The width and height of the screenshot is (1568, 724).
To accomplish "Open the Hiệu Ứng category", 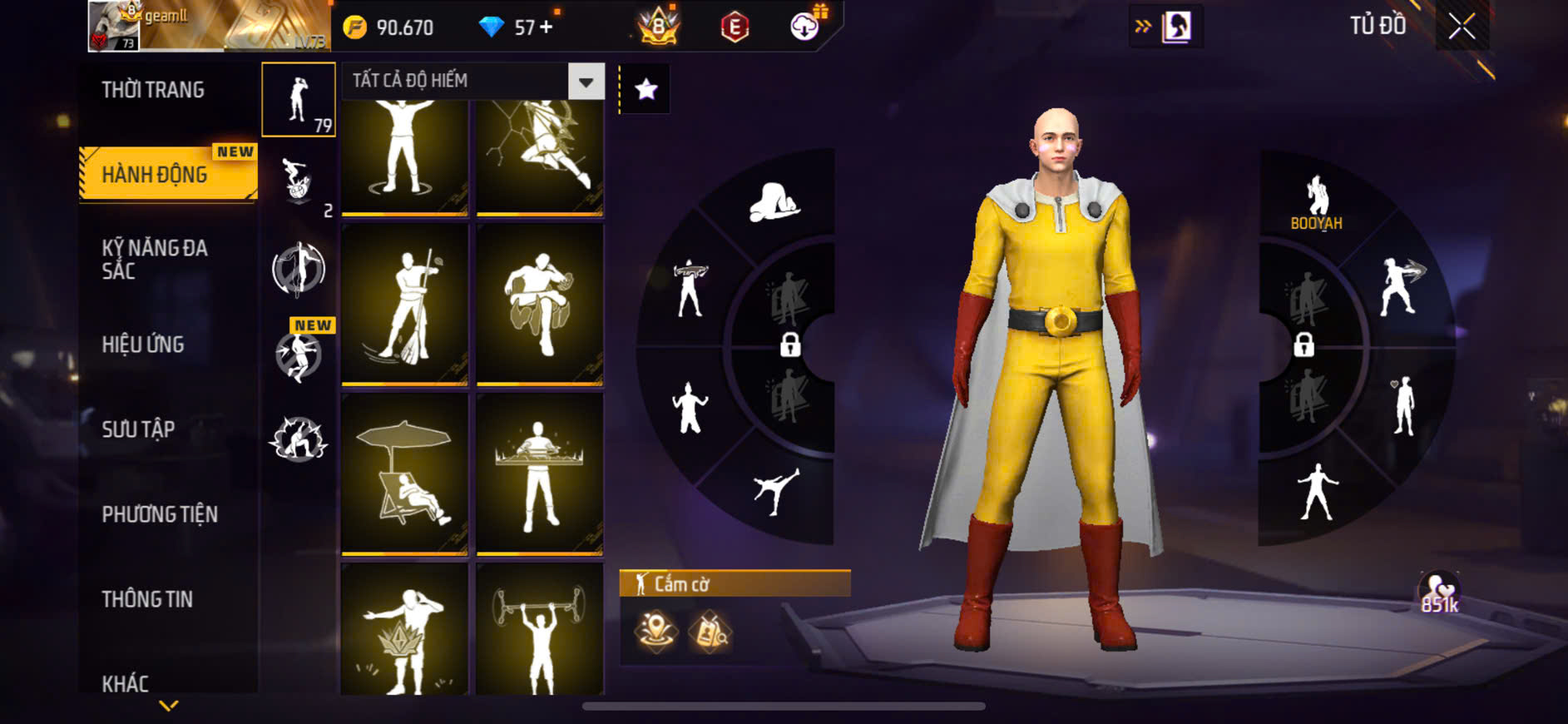I will click(143, 345).
